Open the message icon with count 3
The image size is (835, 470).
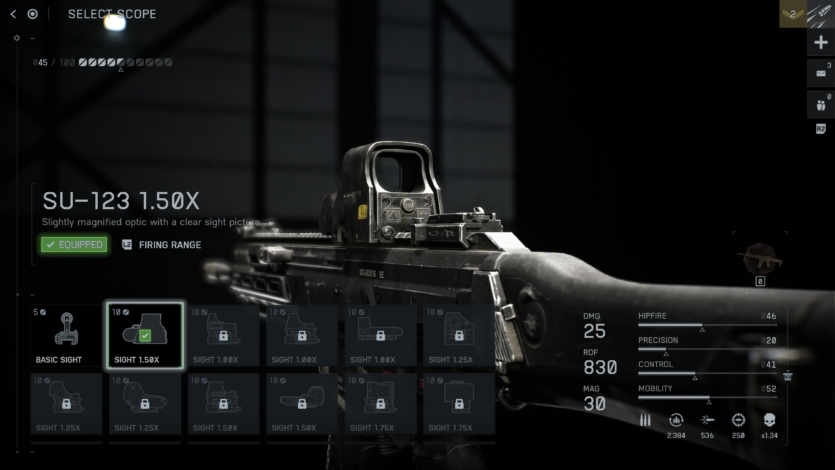coord(820,73)
